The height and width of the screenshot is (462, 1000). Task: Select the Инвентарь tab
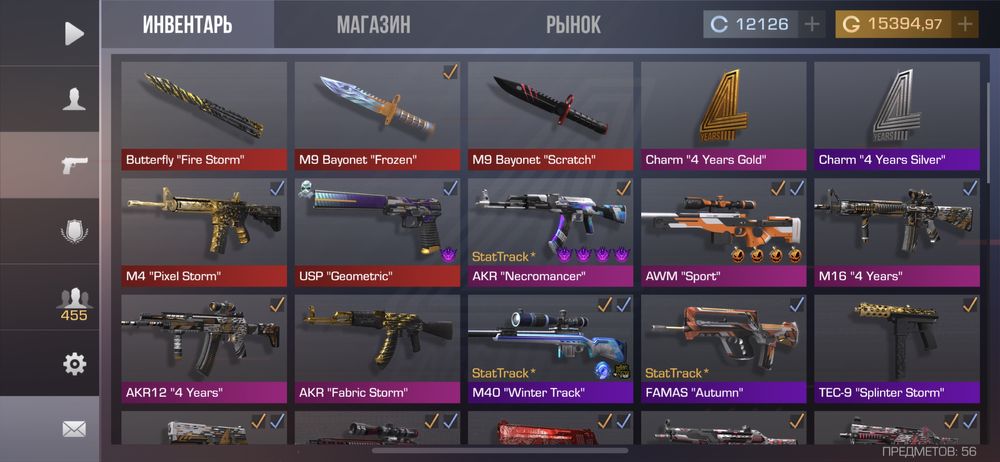tap(187, 25)
